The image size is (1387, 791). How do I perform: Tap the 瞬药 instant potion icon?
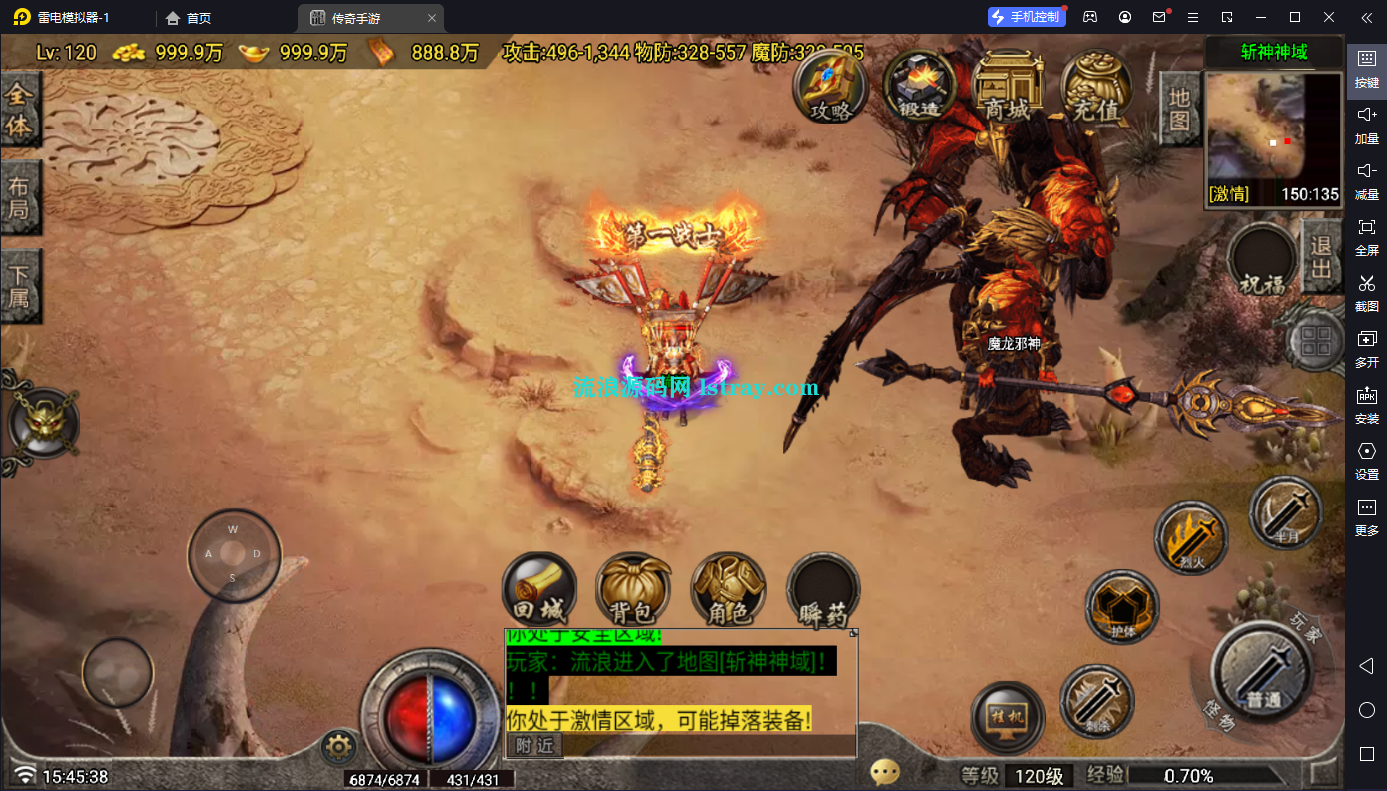click(822, 590)
